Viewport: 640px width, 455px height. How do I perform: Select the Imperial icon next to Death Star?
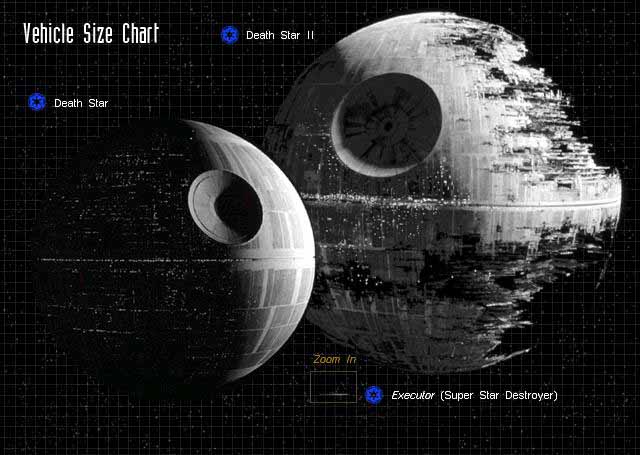point(38,102)
